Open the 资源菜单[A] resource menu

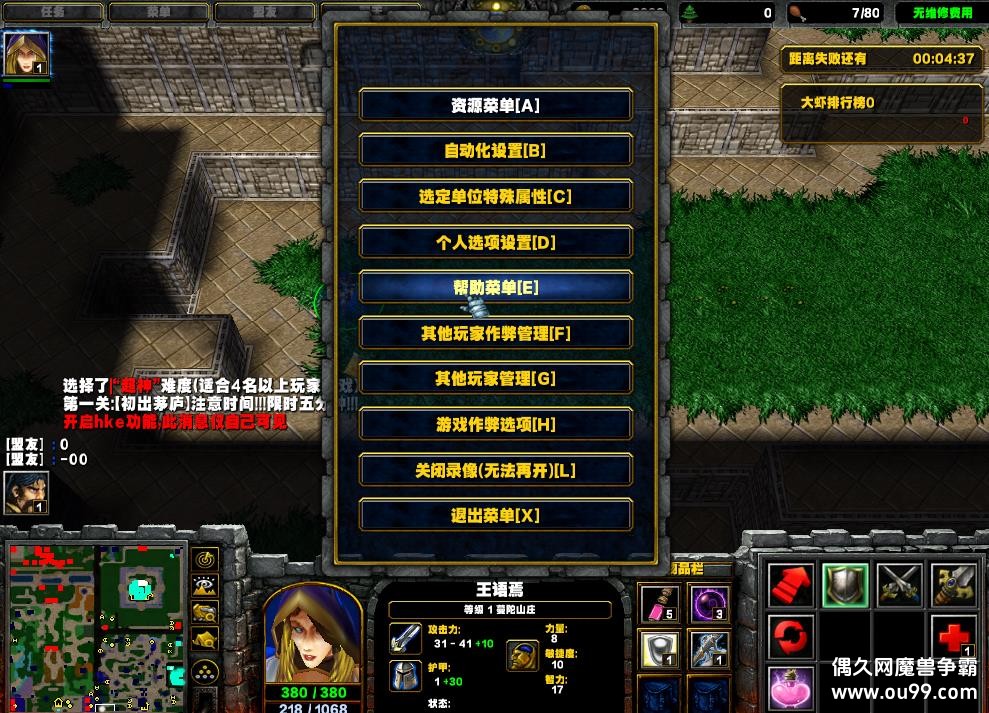point(495,105)
